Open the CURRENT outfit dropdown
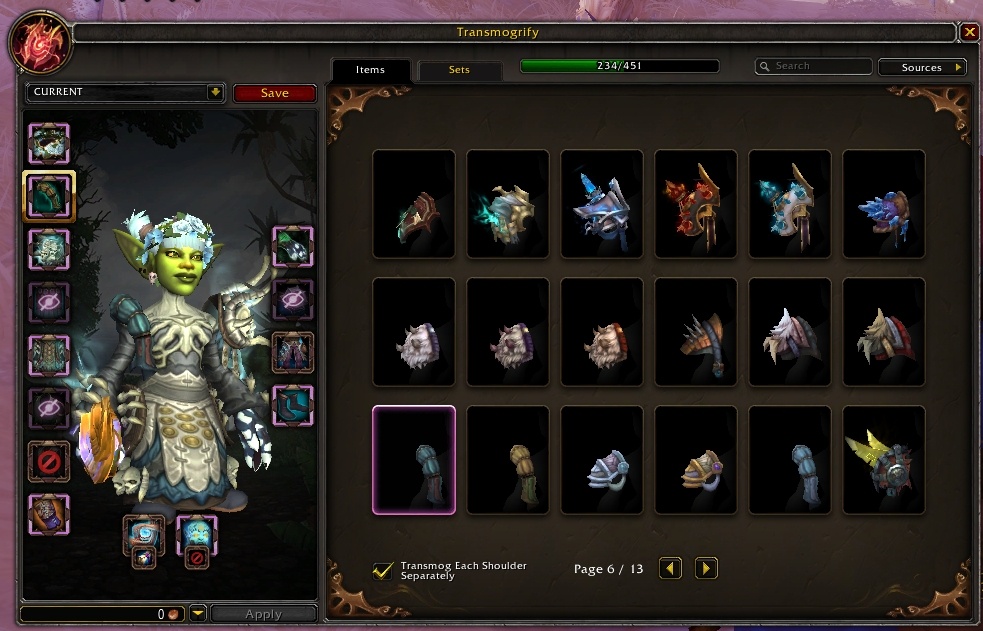This screenshot has width=983, height=631. pos(215,92)
